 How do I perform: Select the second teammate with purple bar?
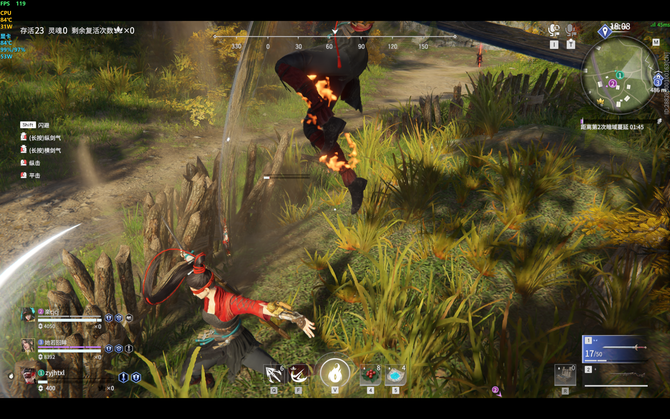[x=27, y=345]
